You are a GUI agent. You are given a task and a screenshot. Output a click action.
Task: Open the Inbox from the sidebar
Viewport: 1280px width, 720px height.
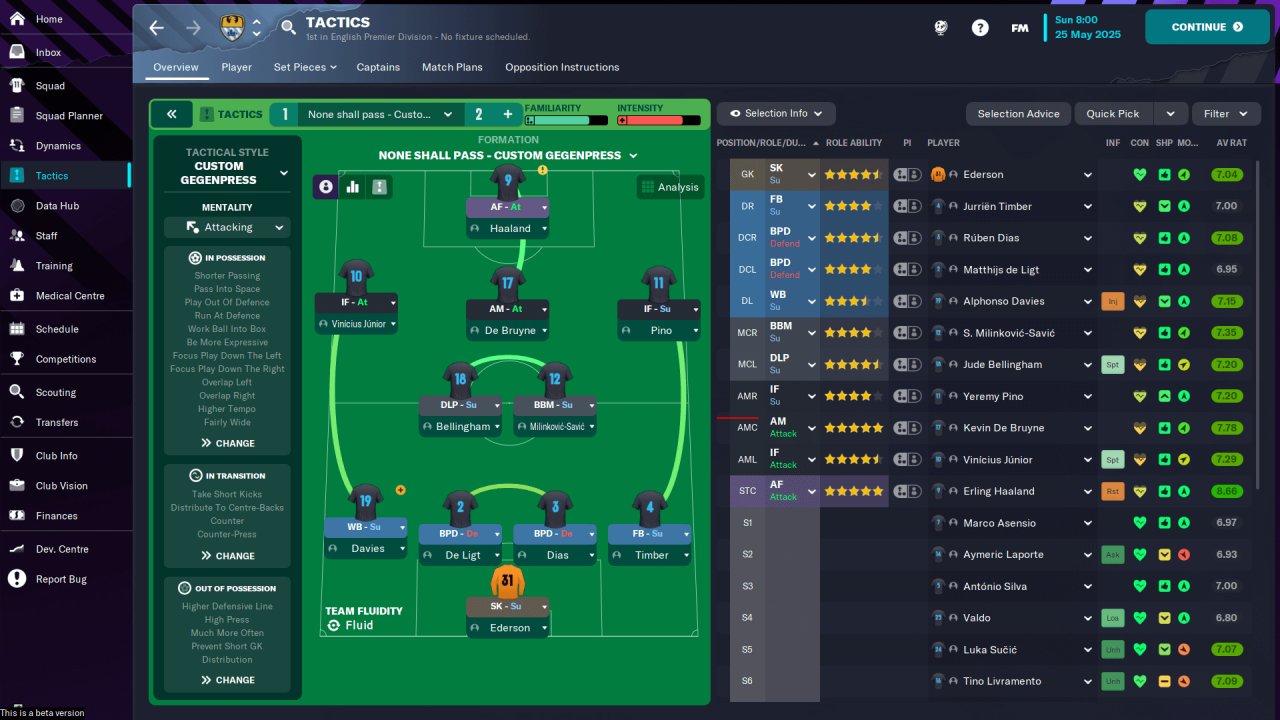pos(48,53)
